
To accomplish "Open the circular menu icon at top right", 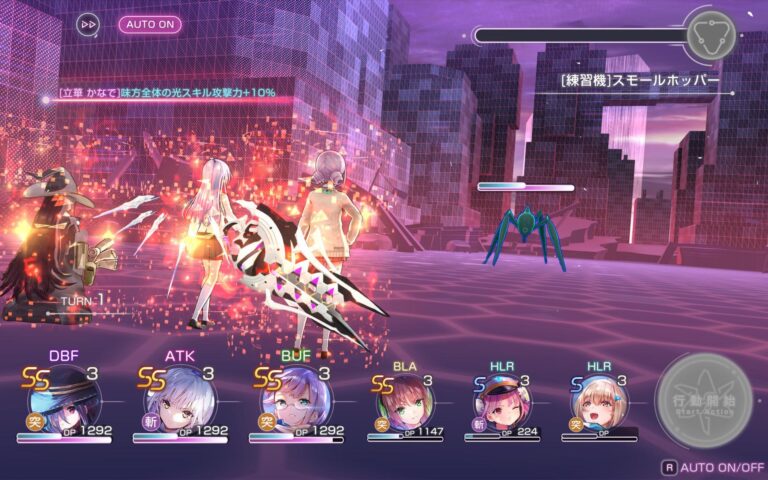I will pos(711,35).
